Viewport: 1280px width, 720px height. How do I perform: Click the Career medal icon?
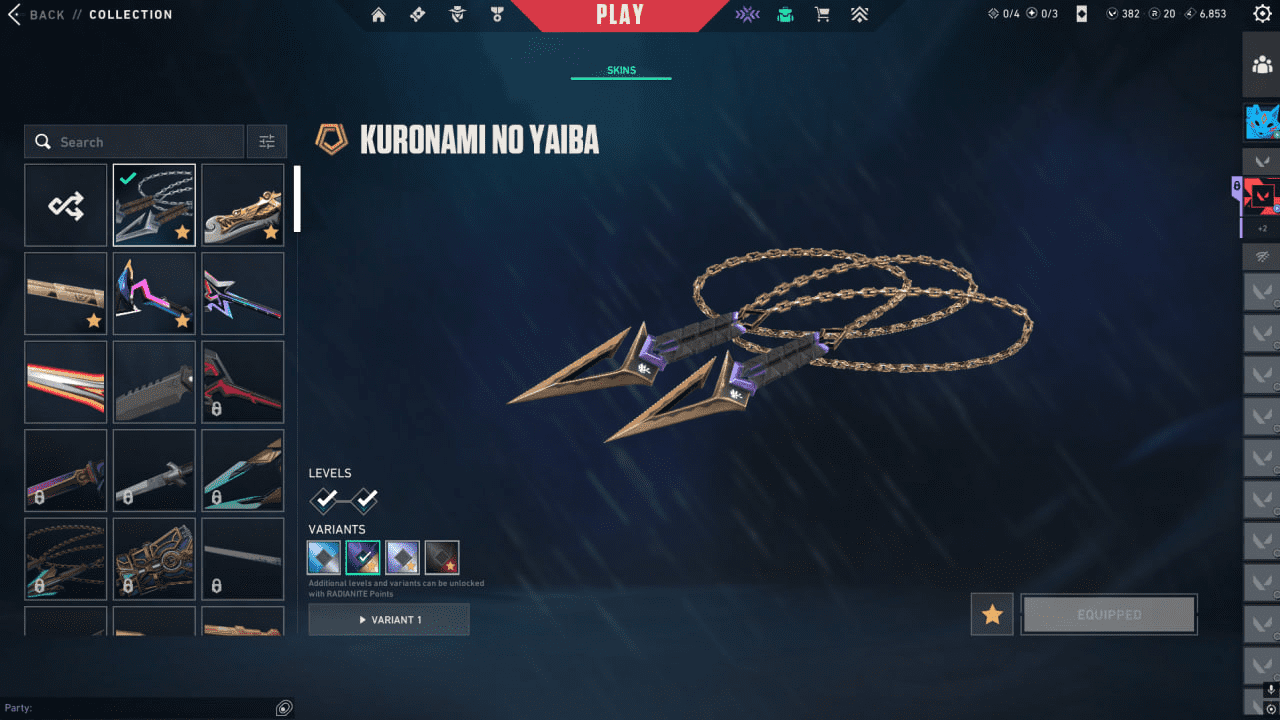(x=497, y=15)
